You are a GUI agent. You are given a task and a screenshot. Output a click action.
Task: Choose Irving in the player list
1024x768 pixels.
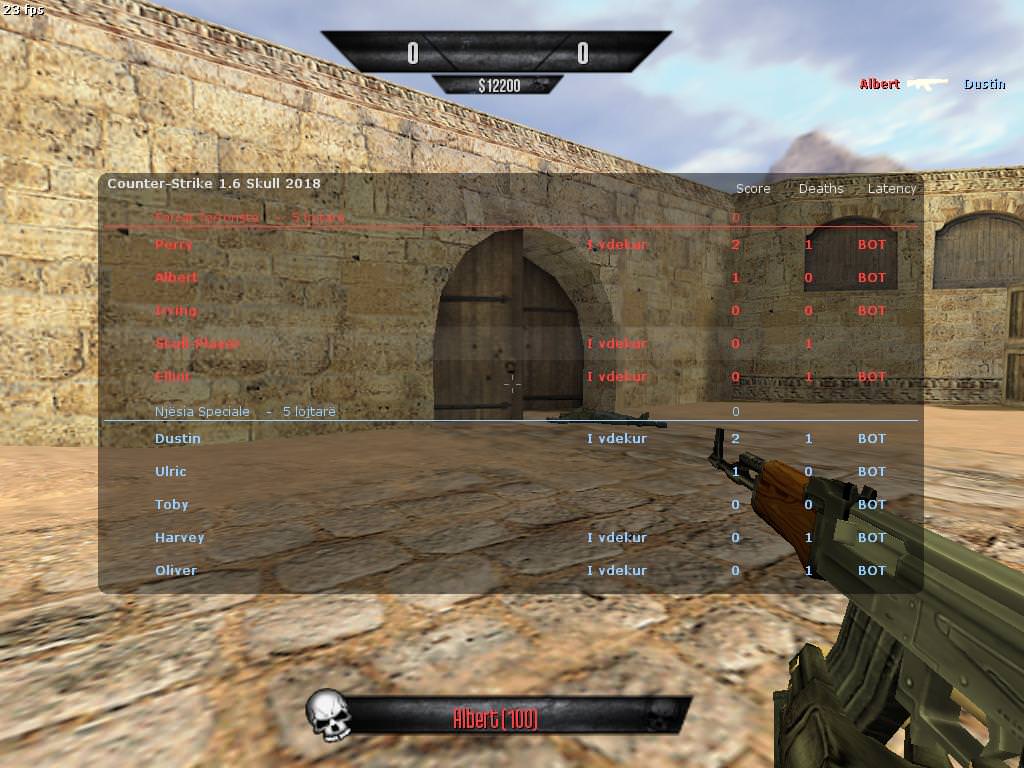176,310
